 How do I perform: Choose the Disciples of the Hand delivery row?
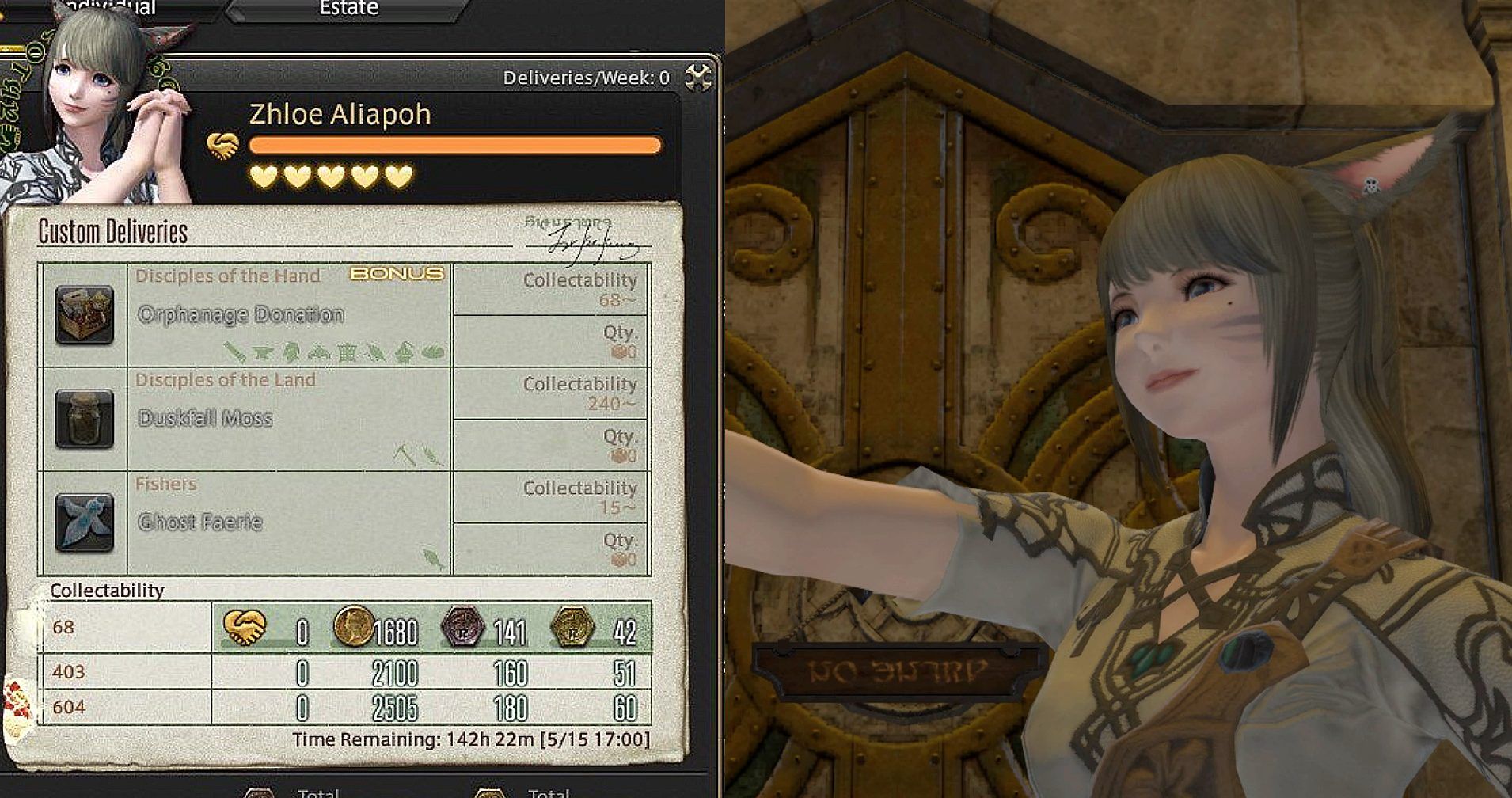[x=290, y=315]
